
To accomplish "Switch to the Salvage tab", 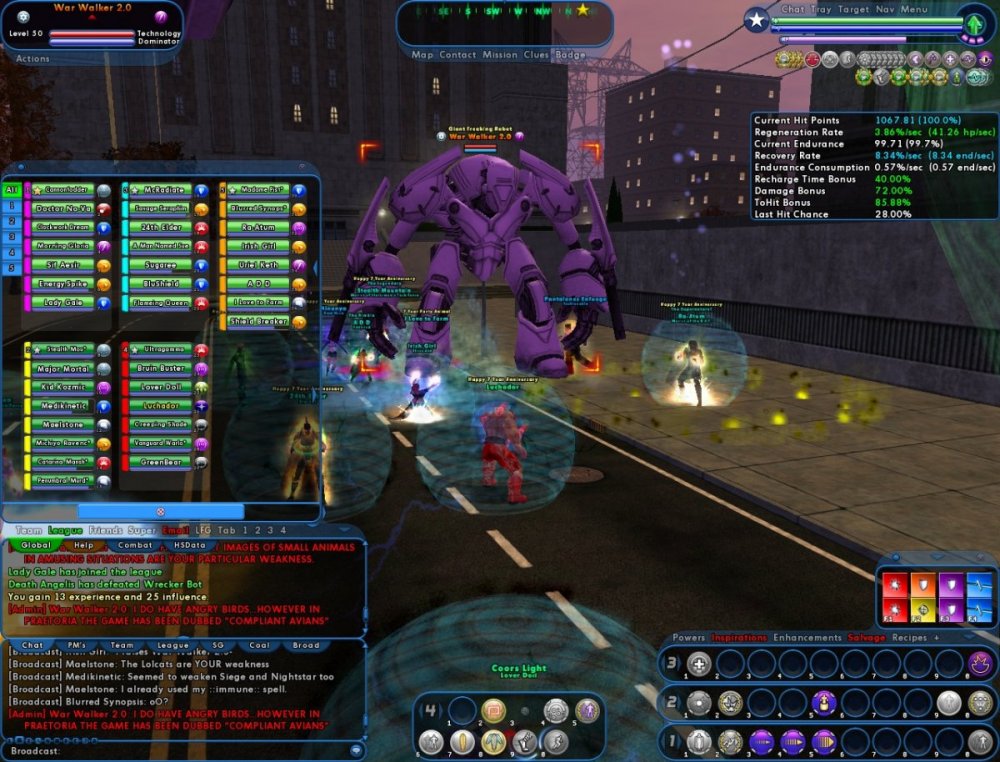I will pyautogui.click(x=866, y=637).
